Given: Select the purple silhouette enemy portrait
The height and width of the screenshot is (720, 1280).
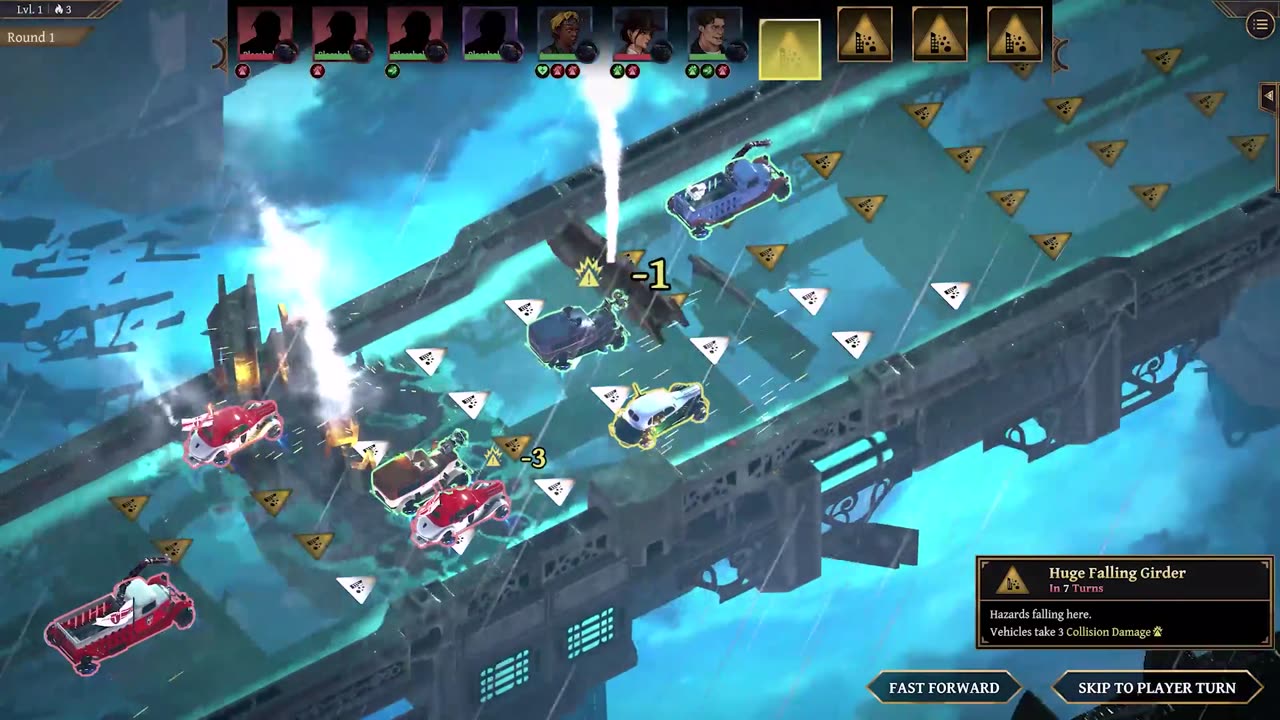Looking at the screenshot, I should 489,36.
